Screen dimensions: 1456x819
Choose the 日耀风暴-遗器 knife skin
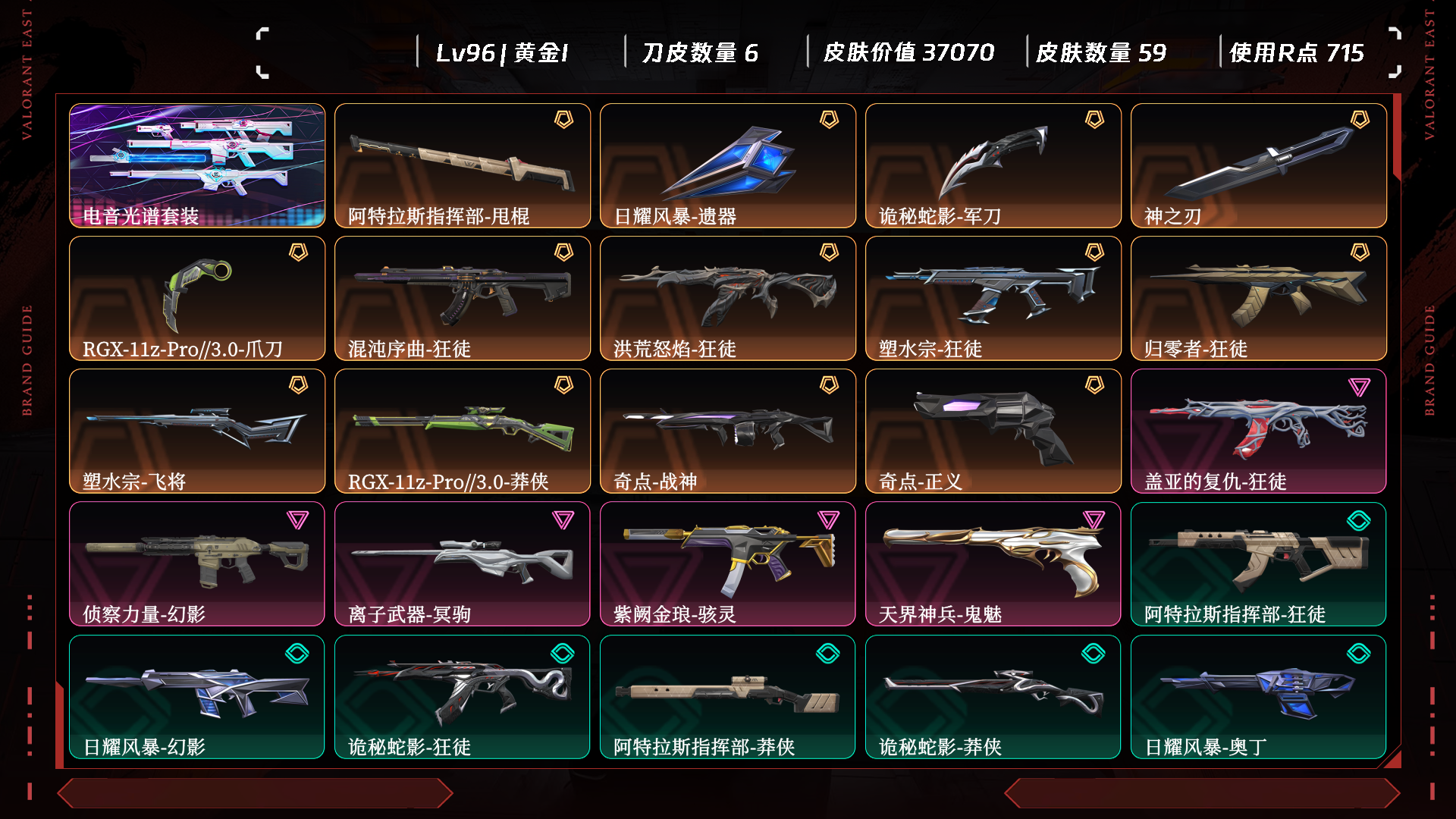728,165
